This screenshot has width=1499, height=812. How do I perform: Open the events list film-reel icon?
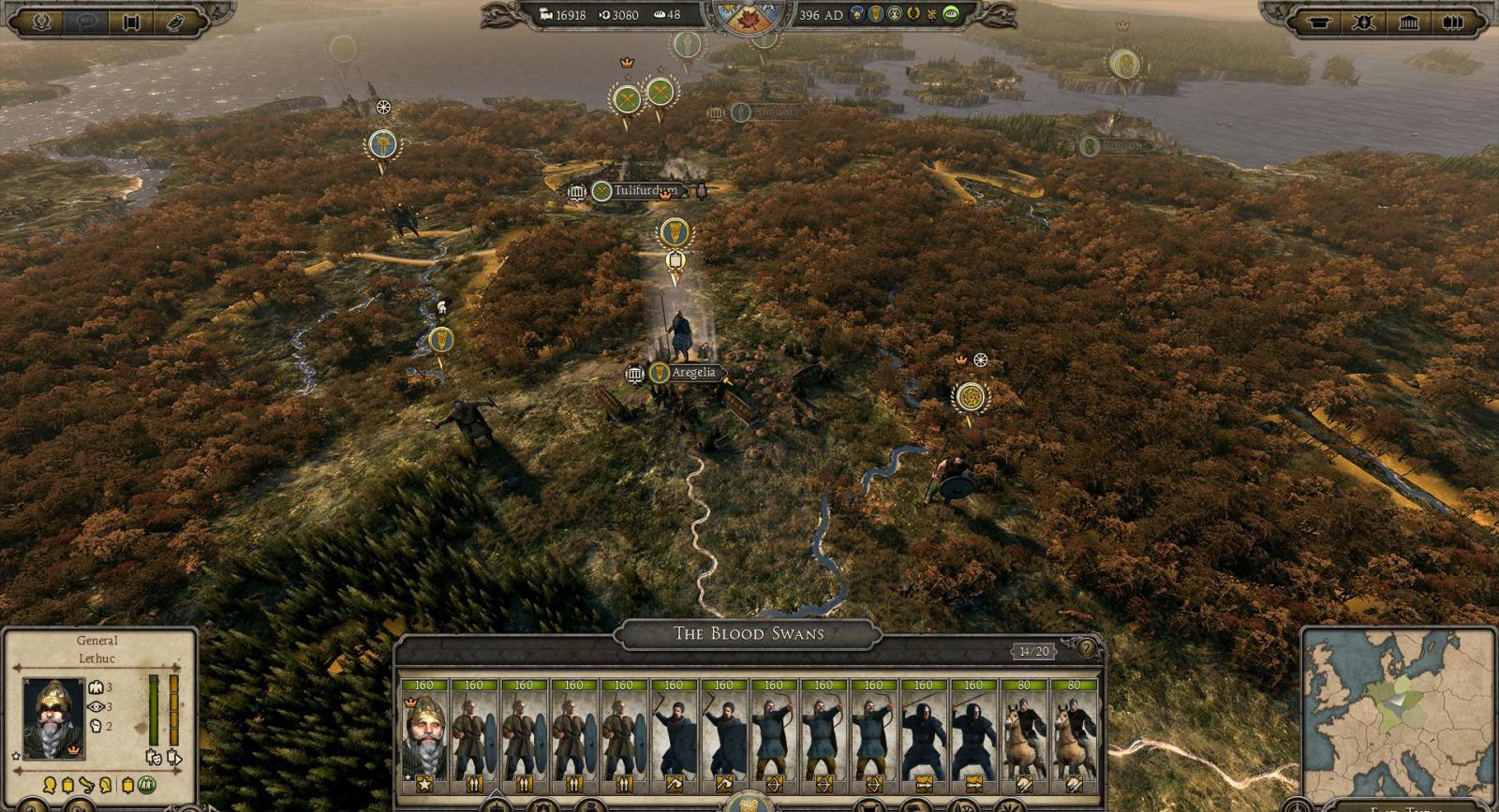pos(131,21)
